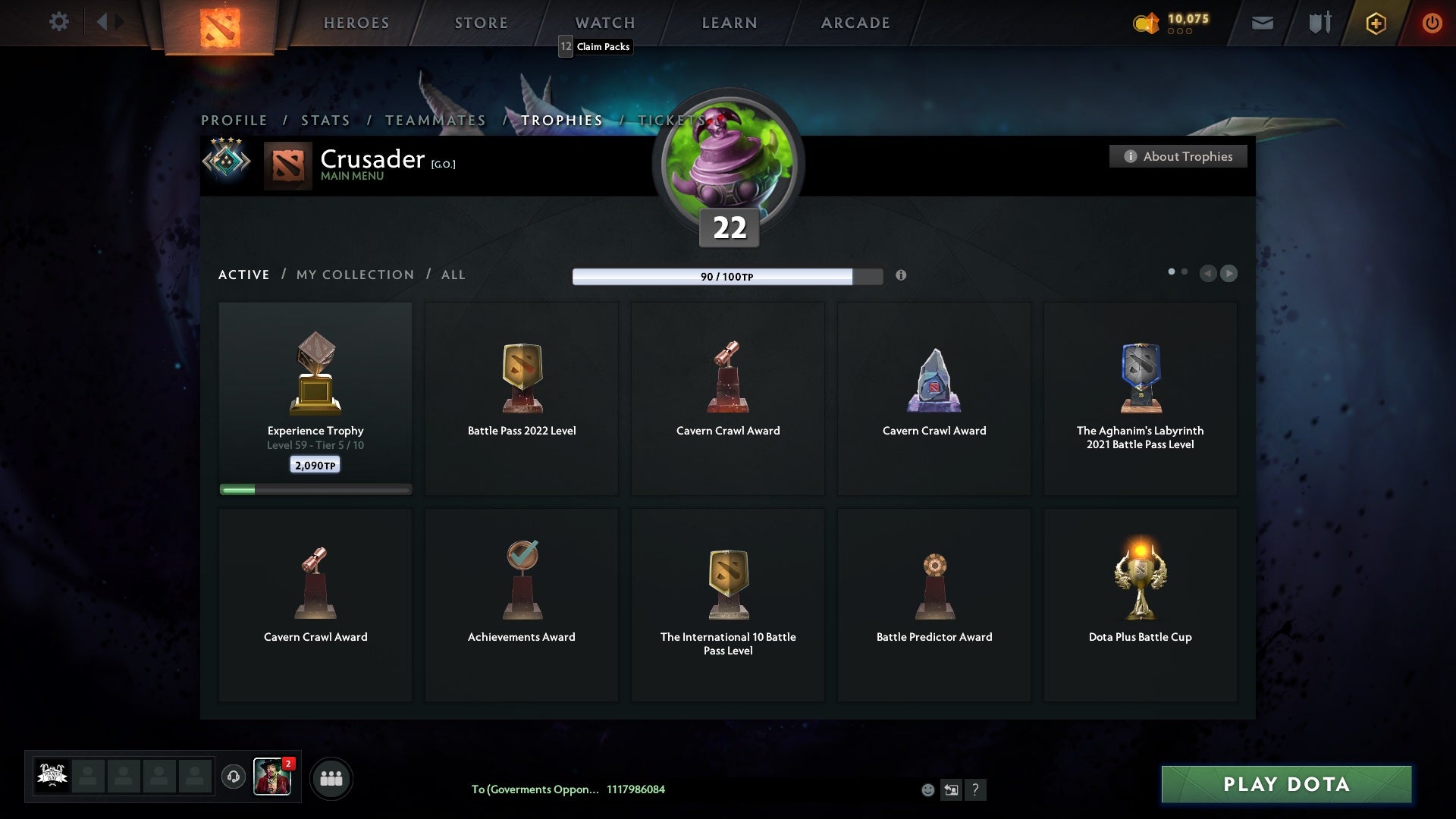The height and width of the screenshot is (819, 1456).
Task: Select the ALL trophies view
Action: tap(453, 275)
